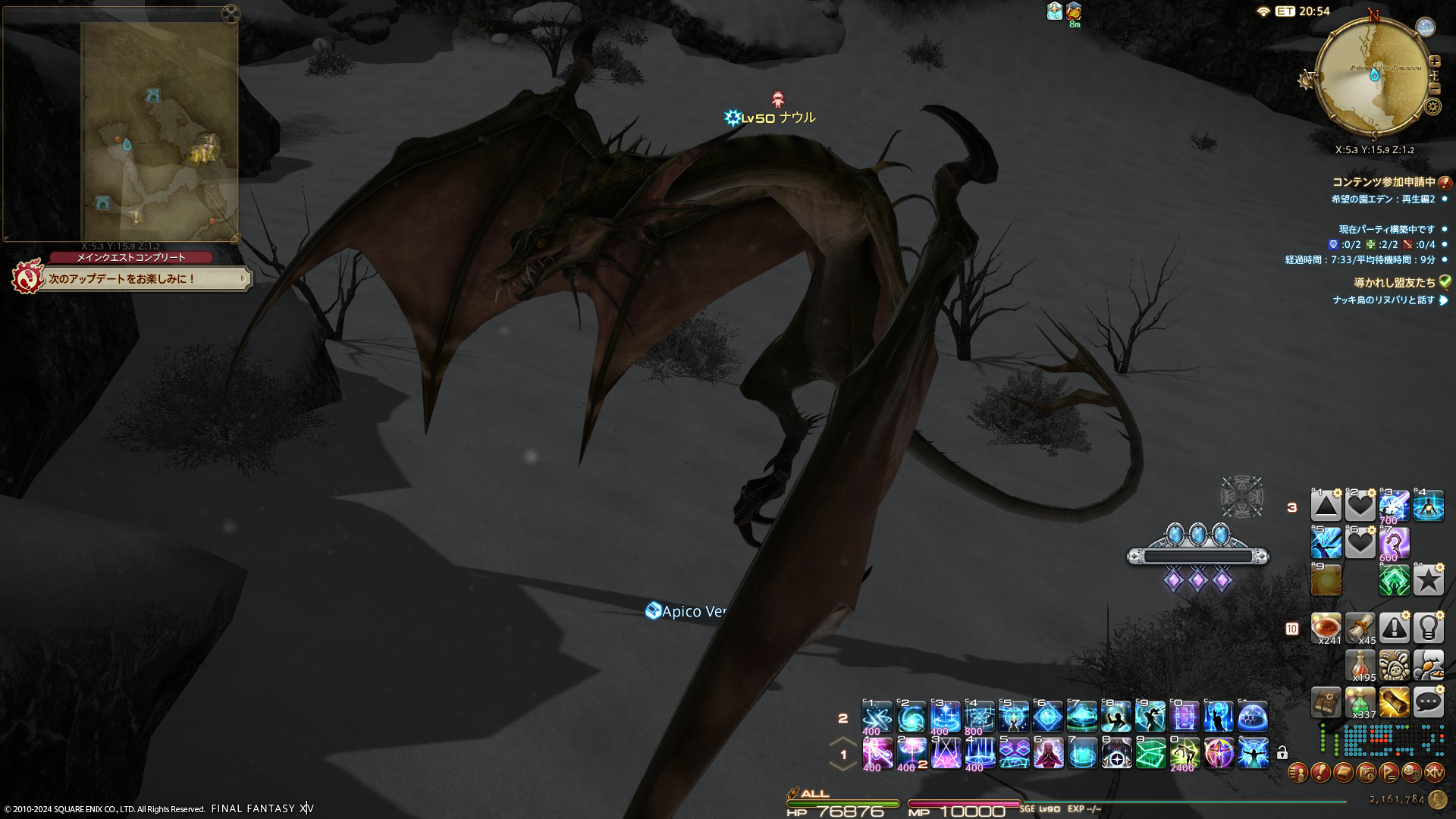
Task: Use the scroll item with x45 count
Action: point(1360,628)
